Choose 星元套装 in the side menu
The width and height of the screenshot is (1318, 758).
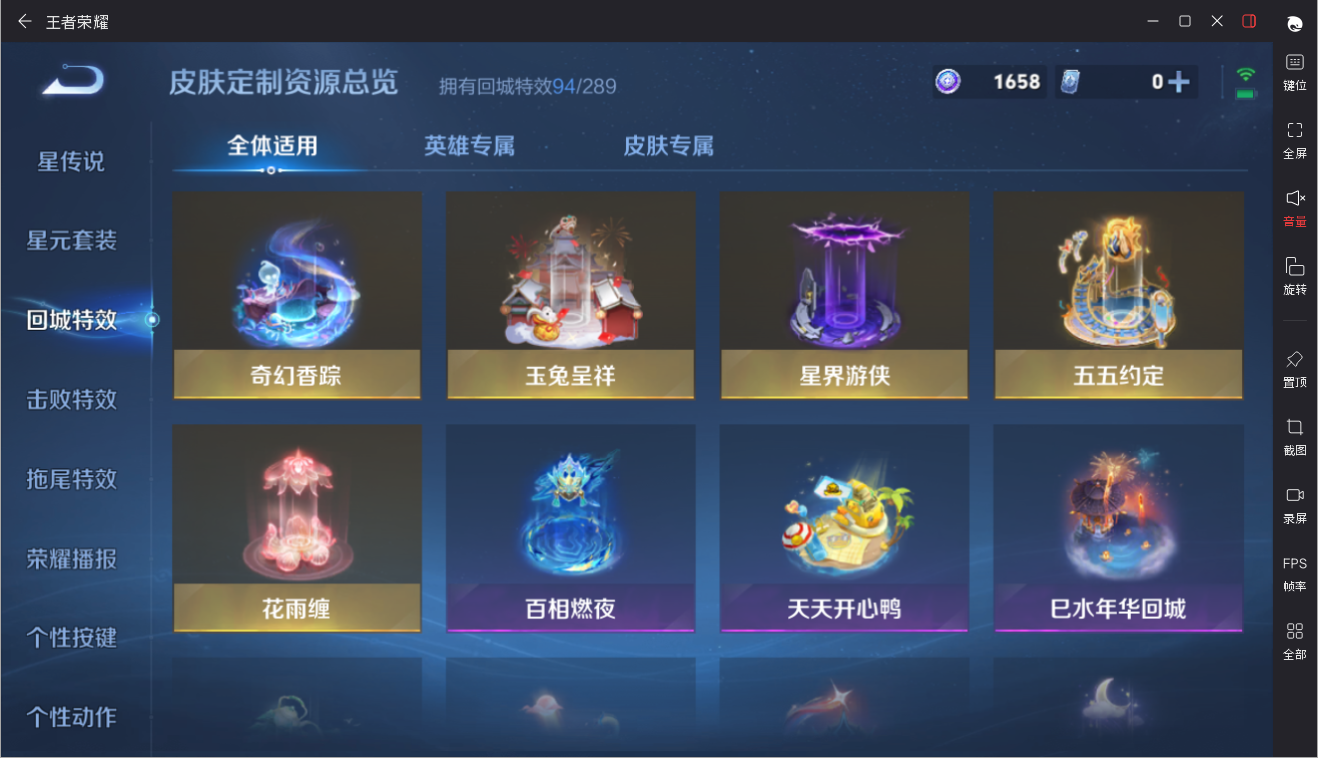71,240
